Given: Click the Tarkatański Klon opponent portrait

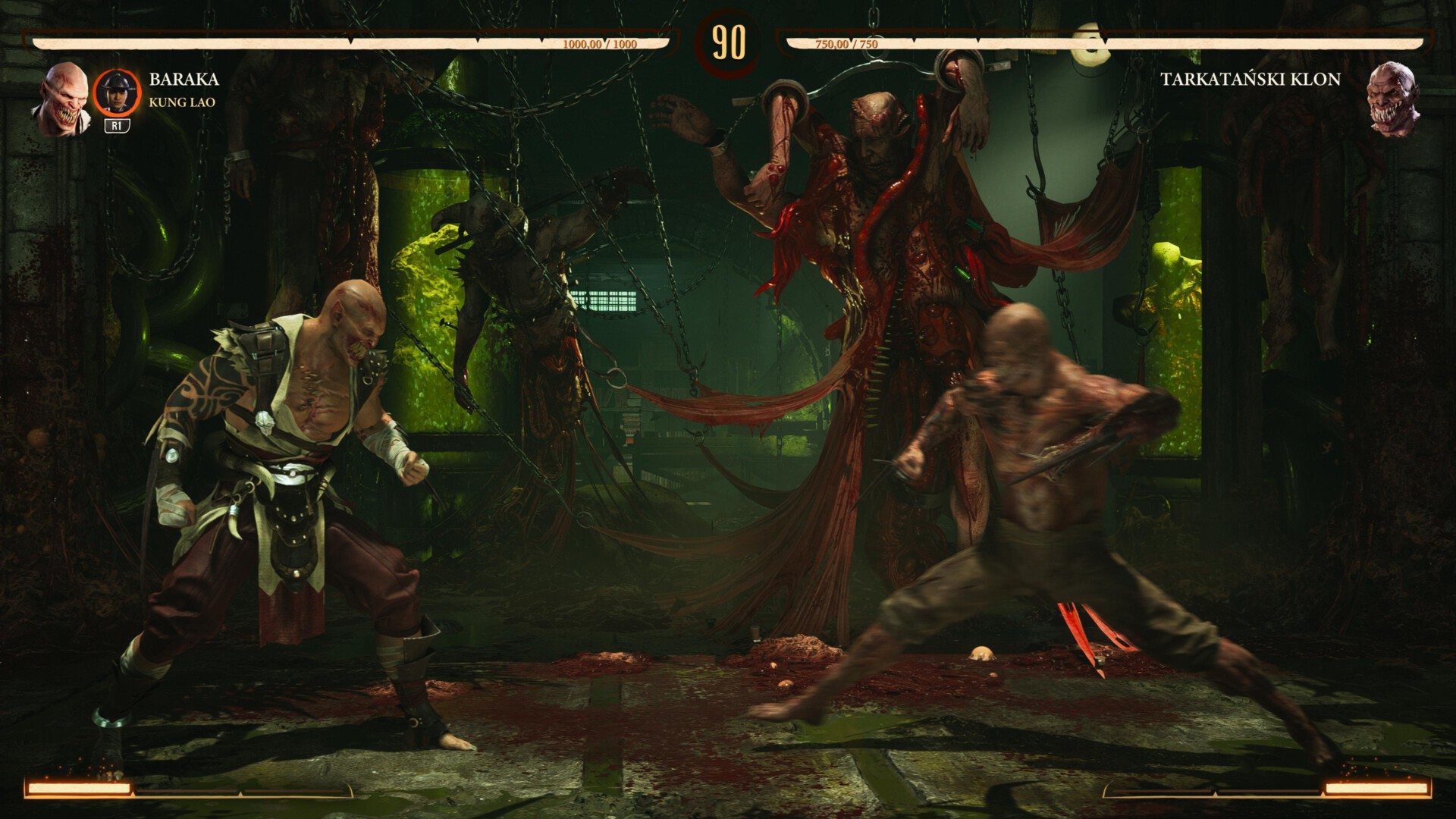Looking at the screenshot, I should (x=1393, y=98).
